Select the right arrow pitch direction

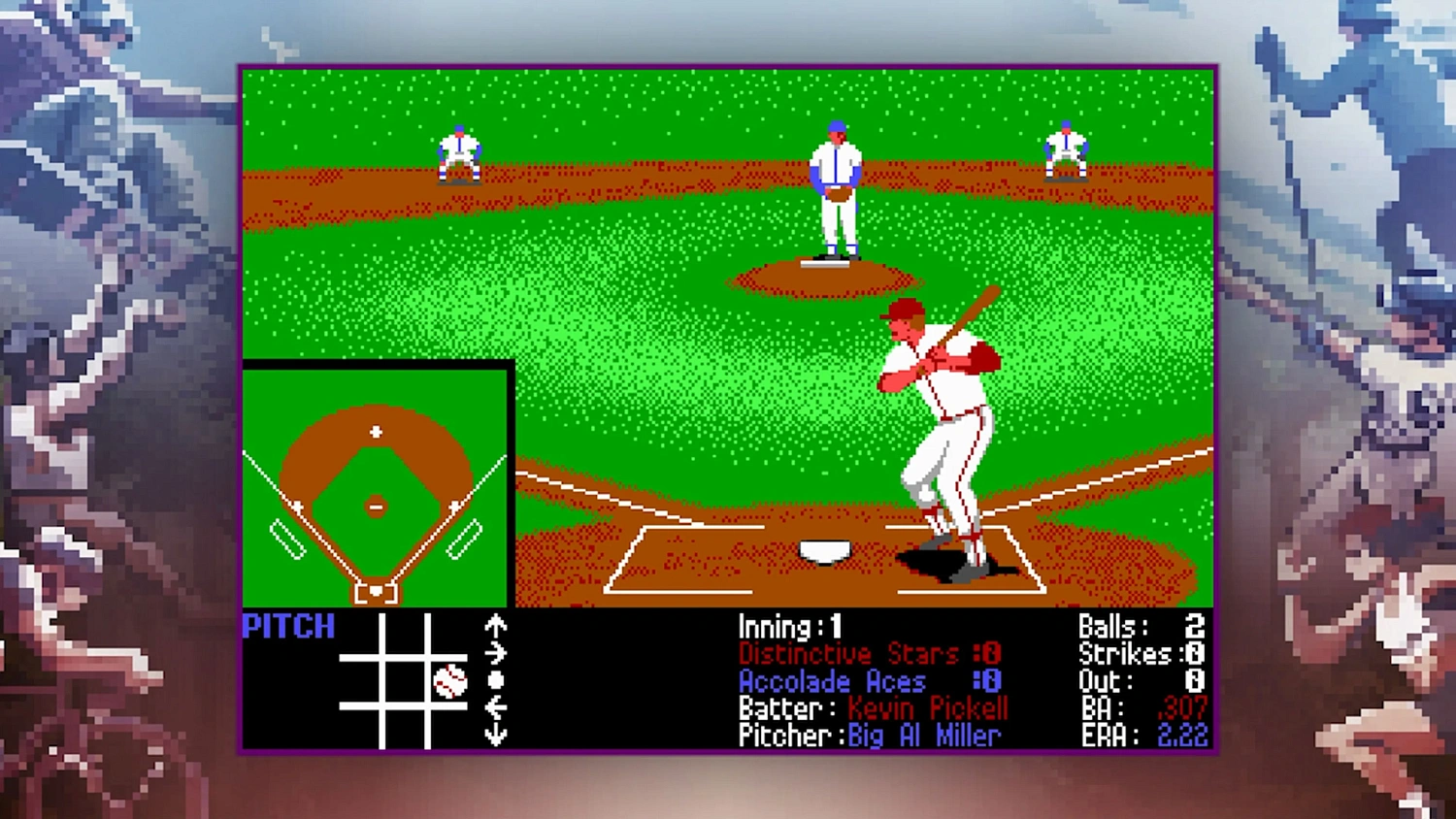point(495,652)
